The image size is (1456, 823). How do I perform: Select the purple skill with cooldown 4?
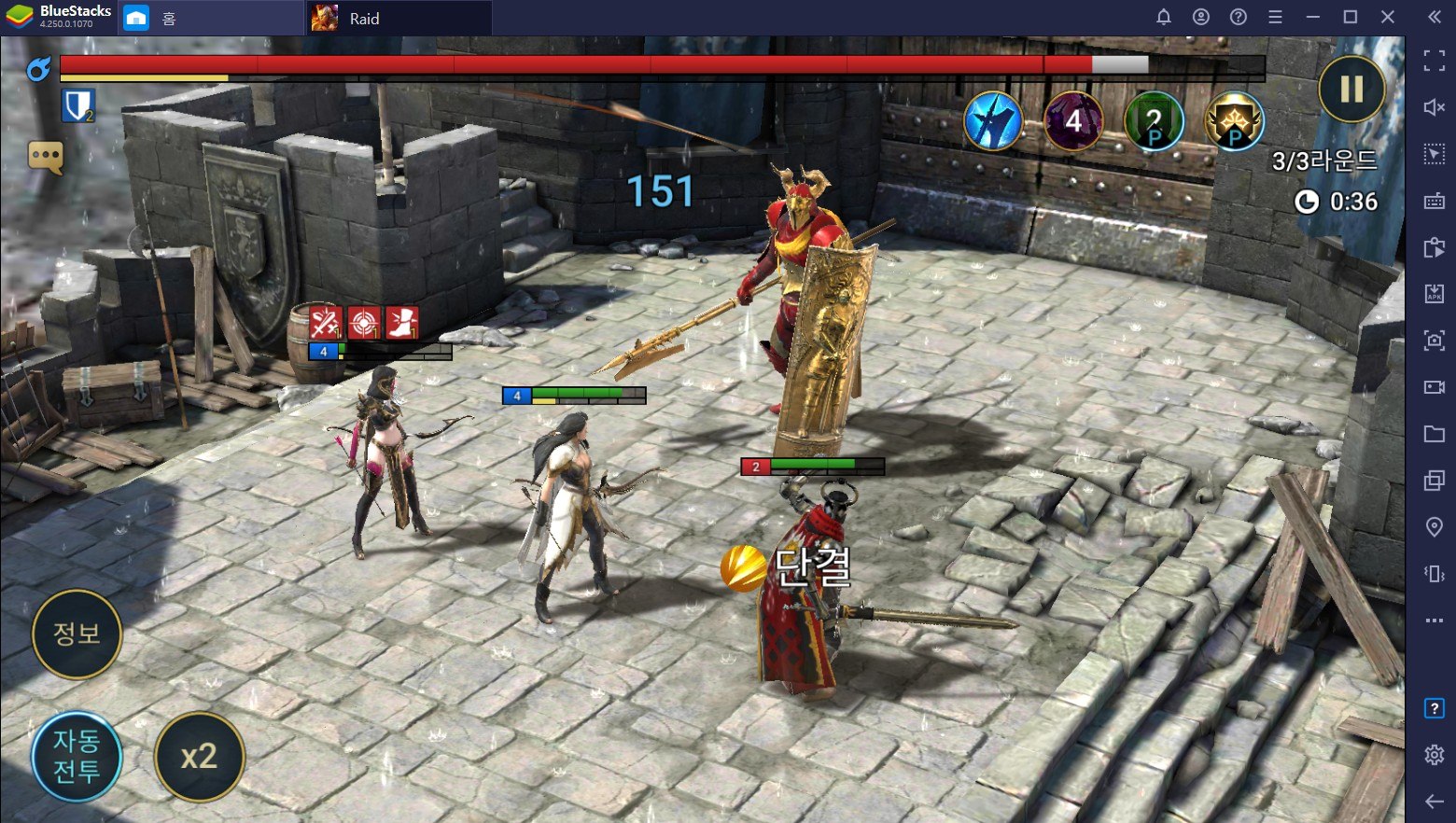point(1073,121)
